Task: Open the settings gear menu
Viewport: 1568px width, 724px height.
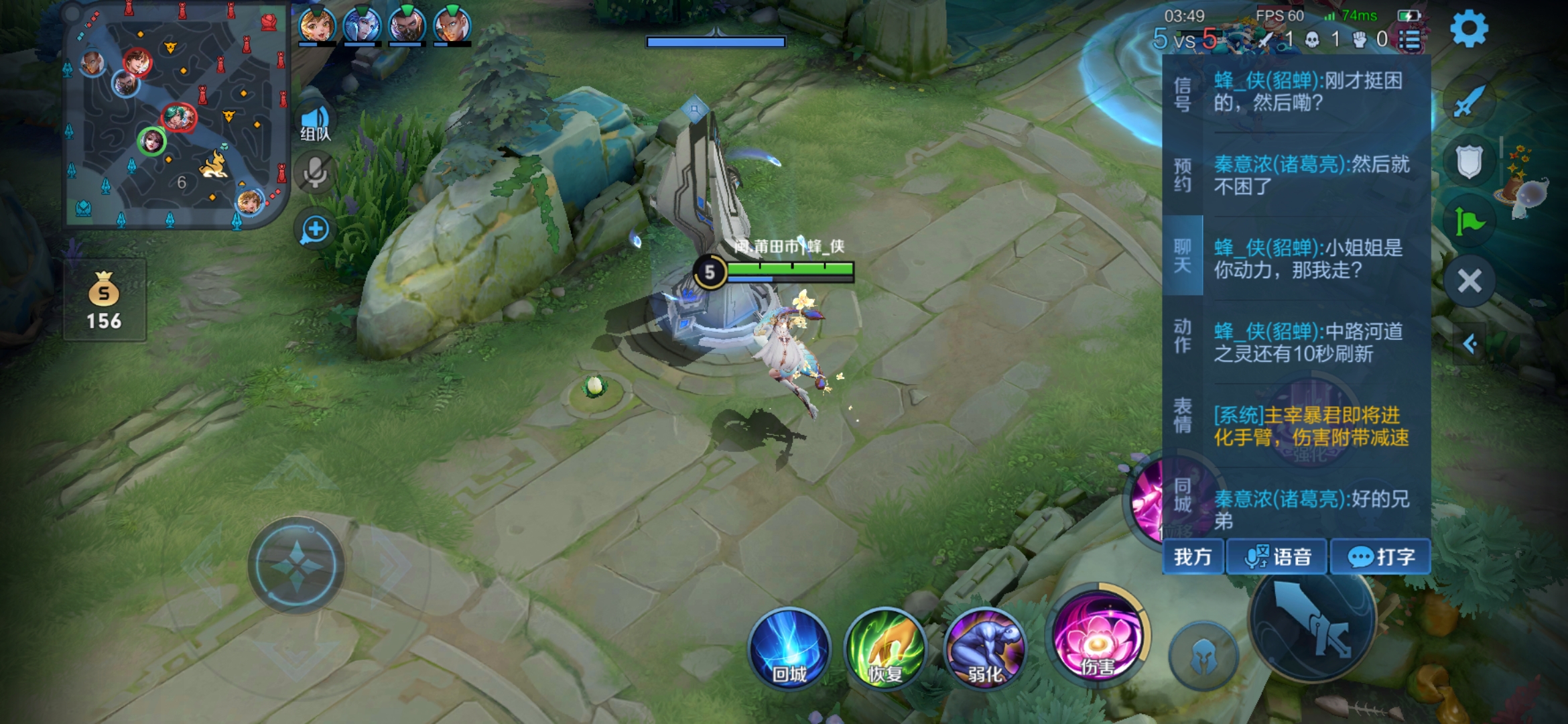Action: coord(1469,29)
